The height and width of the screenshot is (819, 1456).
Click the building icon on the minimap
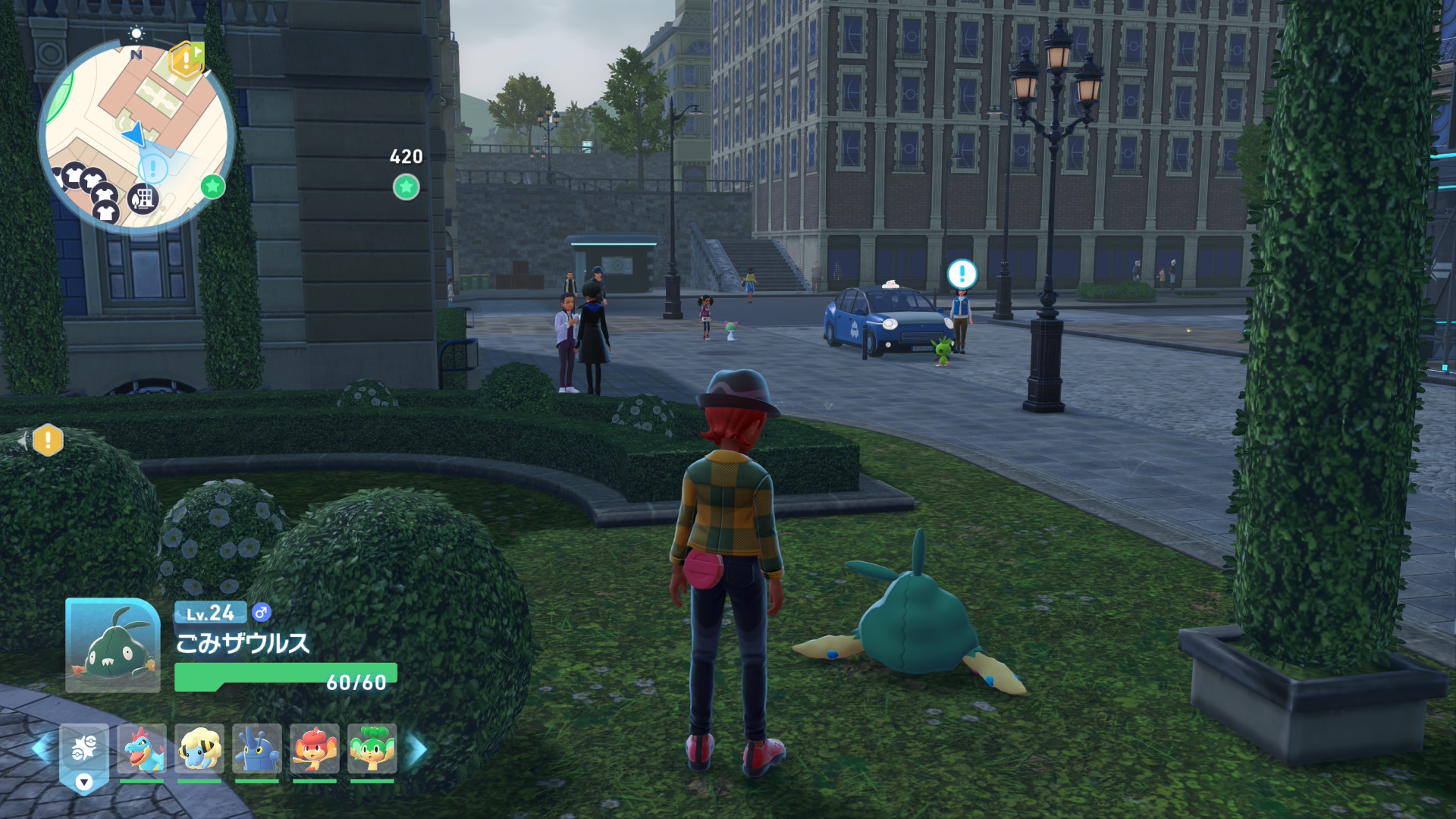coord(143,199)
